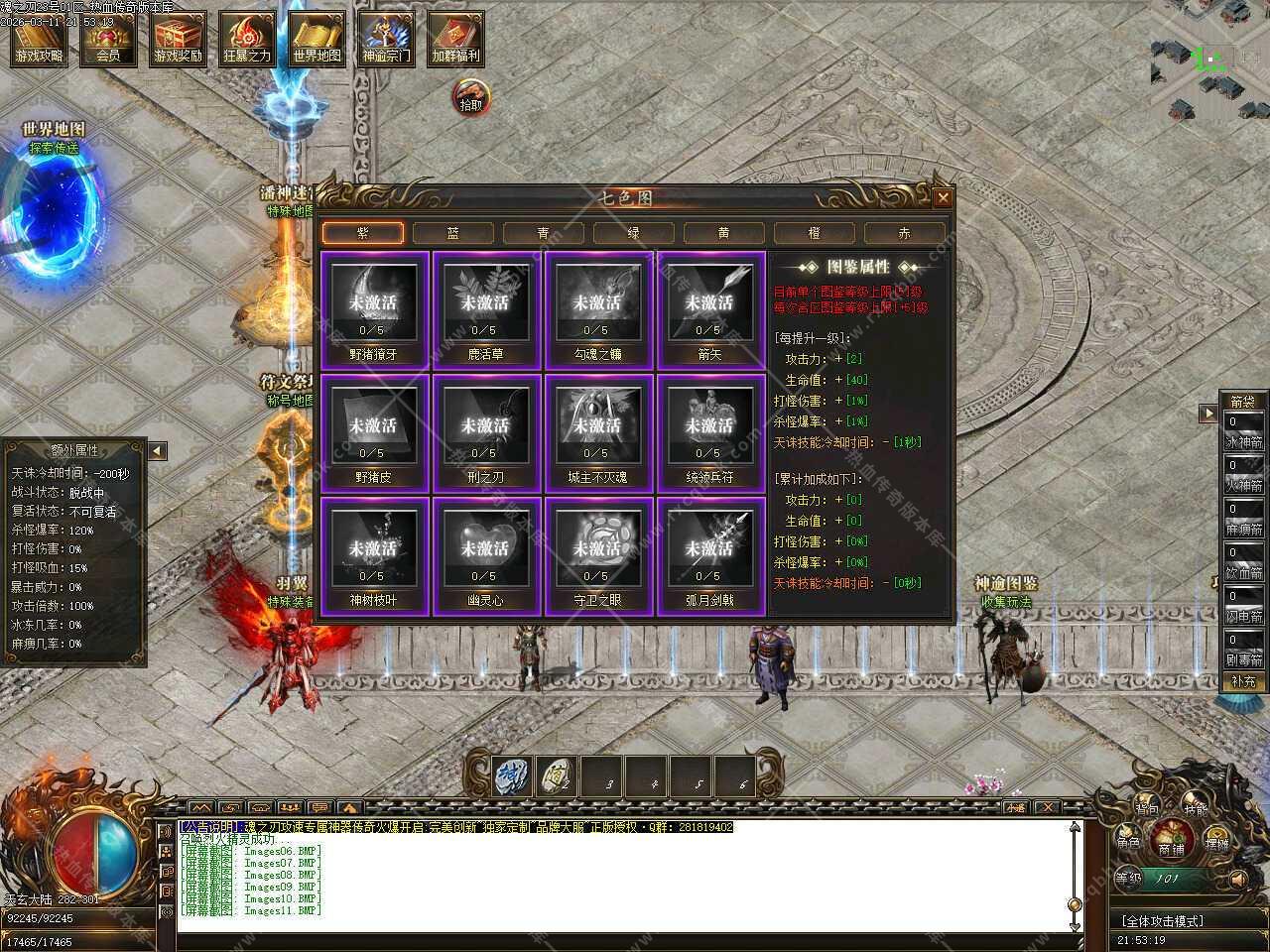Open the 商铺 shop button

pyautogui.click(x=1172, y=839)
